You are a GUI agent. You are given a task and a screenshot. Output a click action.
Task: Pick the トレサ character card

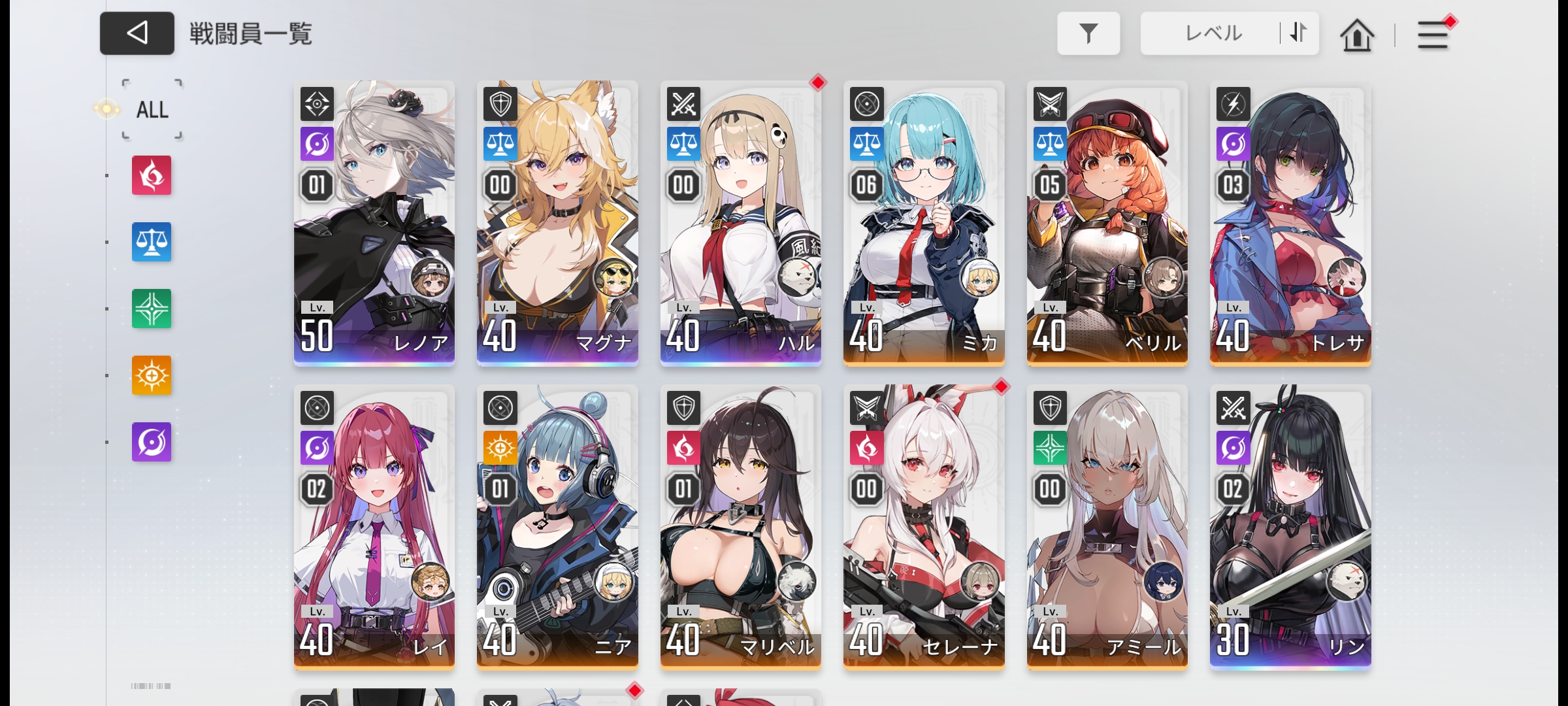(x=1290, y=222)
